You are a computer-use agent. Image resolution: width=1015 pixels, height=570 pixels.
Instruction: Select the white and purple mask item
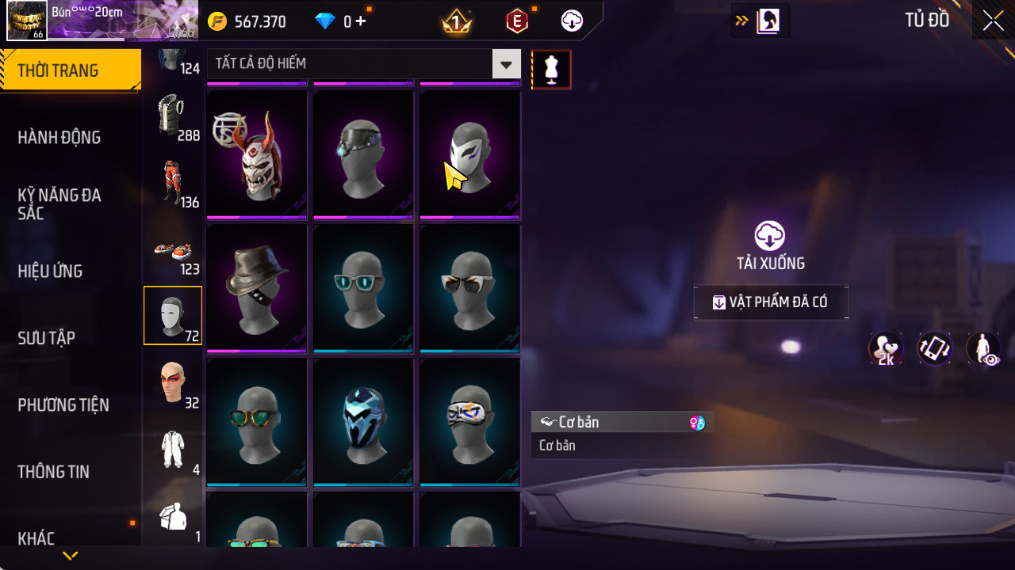(x=469, y=152)
